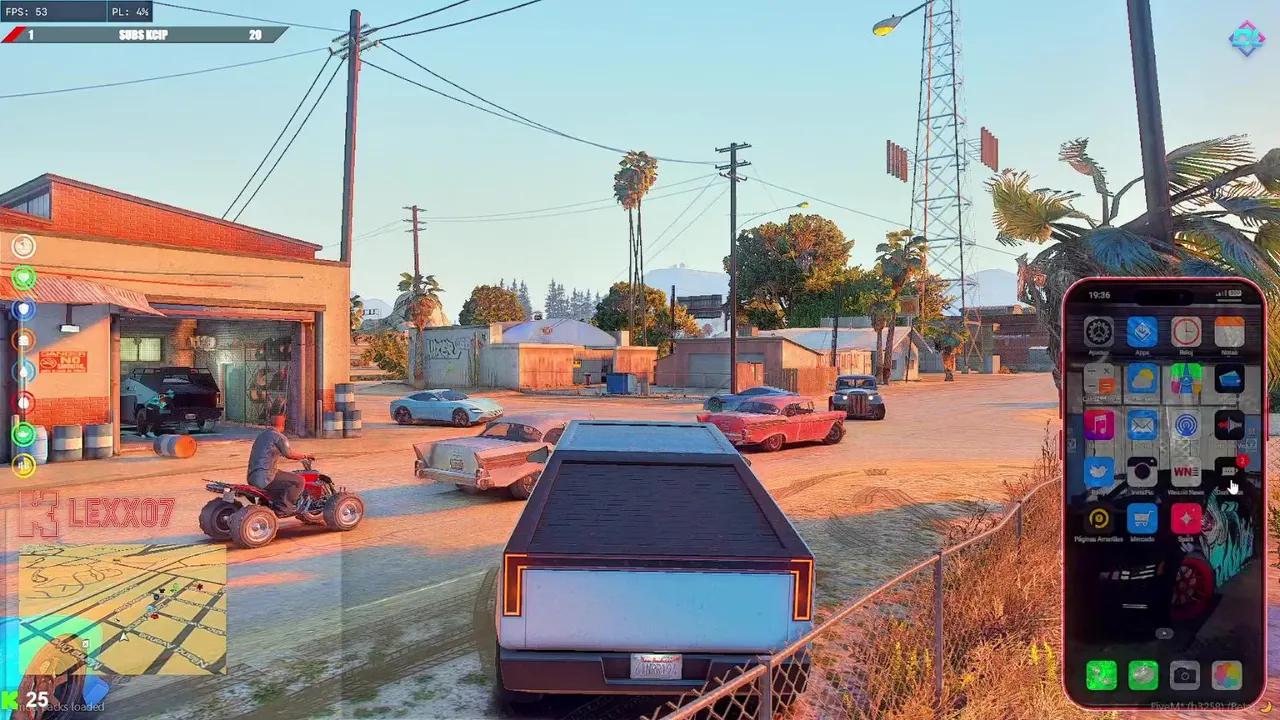The image size is (1280, 720).
Task: Open Dark Chat showing two notifications
Action: (x=1229, y=472)
